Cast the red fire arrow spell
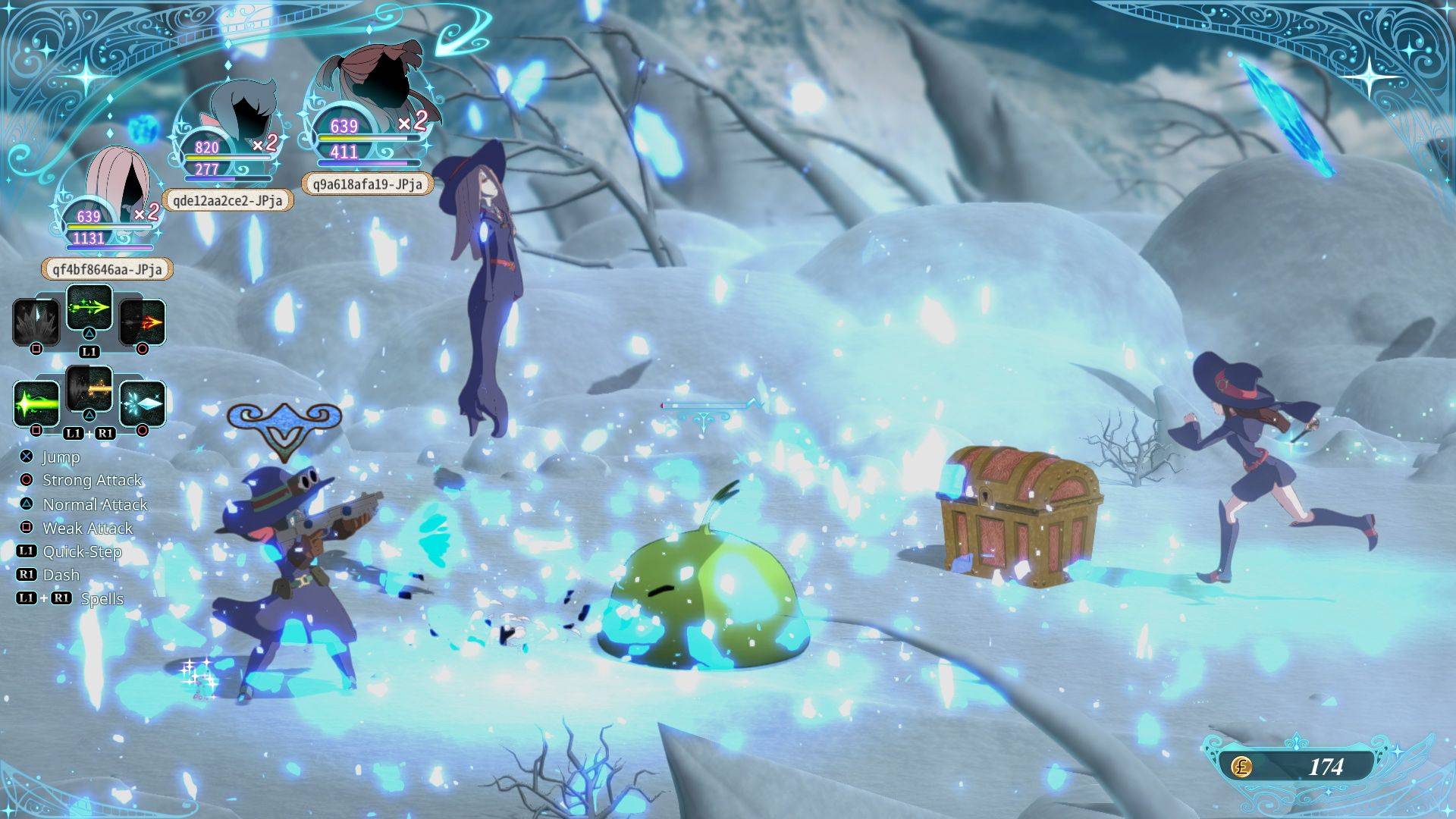Screen dimensions: 1456x819 [x=143, y=322]
